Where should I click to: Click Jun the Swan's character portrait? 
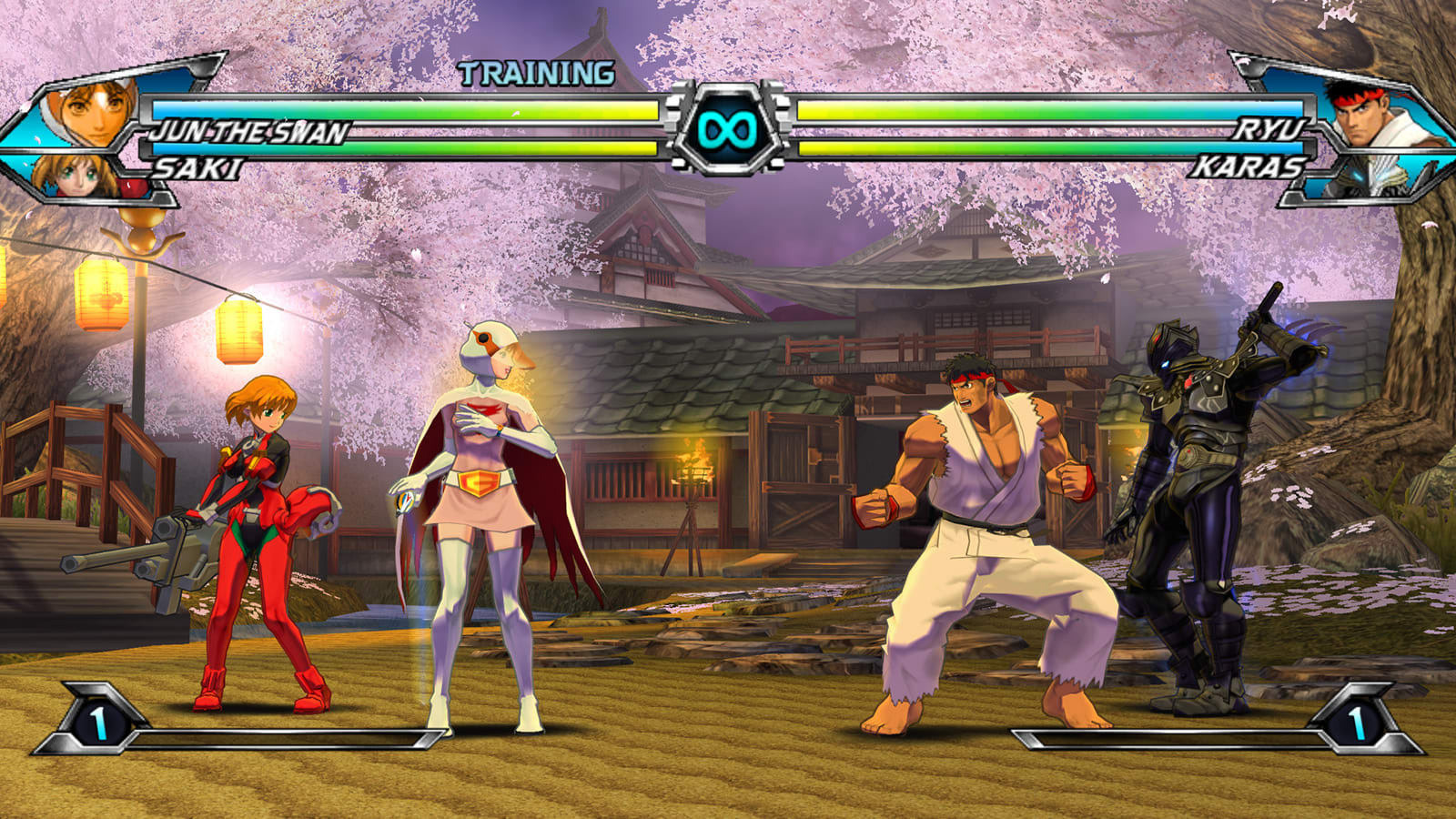tap(94, 111)
